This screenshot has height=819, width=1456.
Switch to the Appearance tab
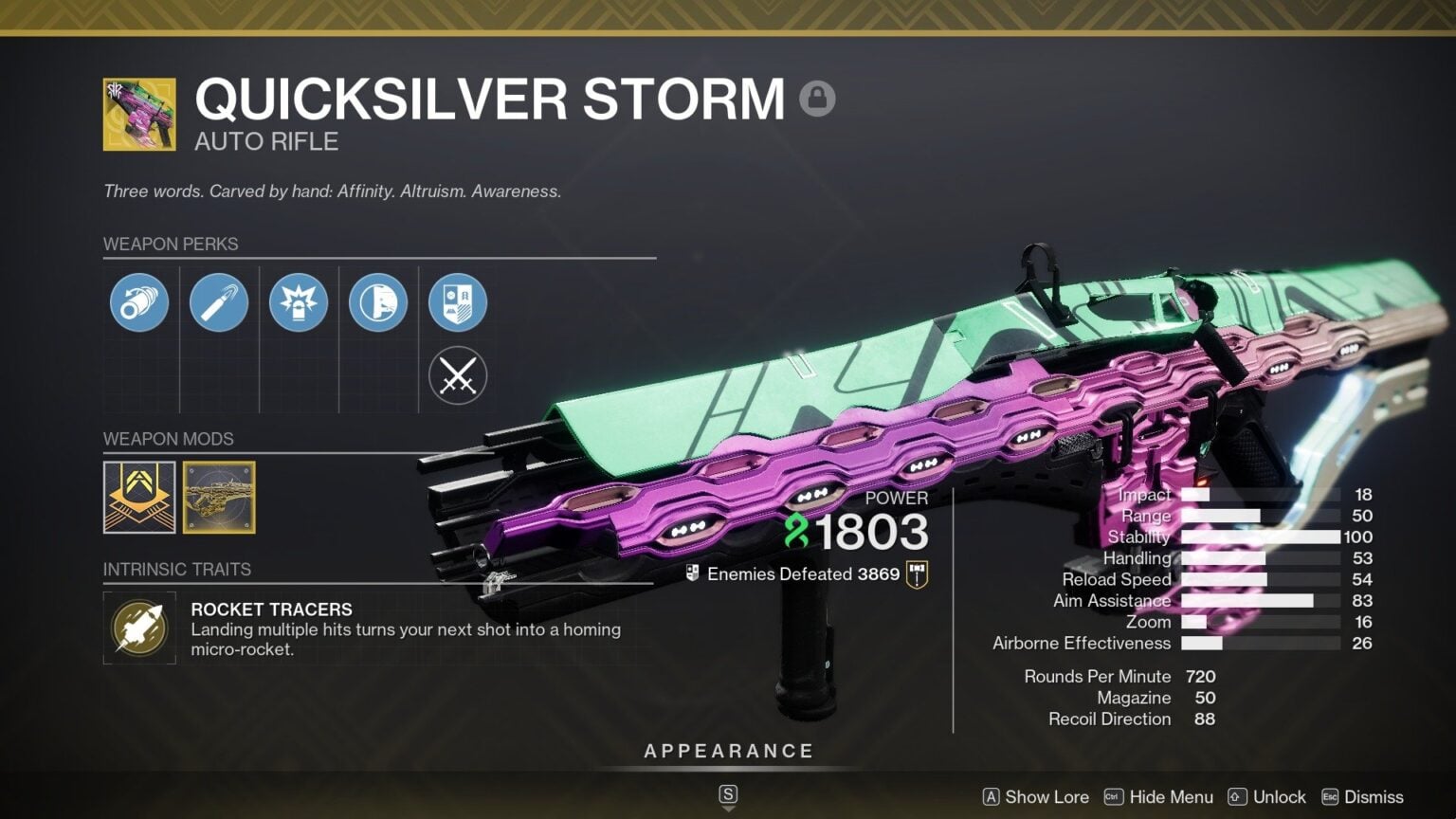click(728, 750)
